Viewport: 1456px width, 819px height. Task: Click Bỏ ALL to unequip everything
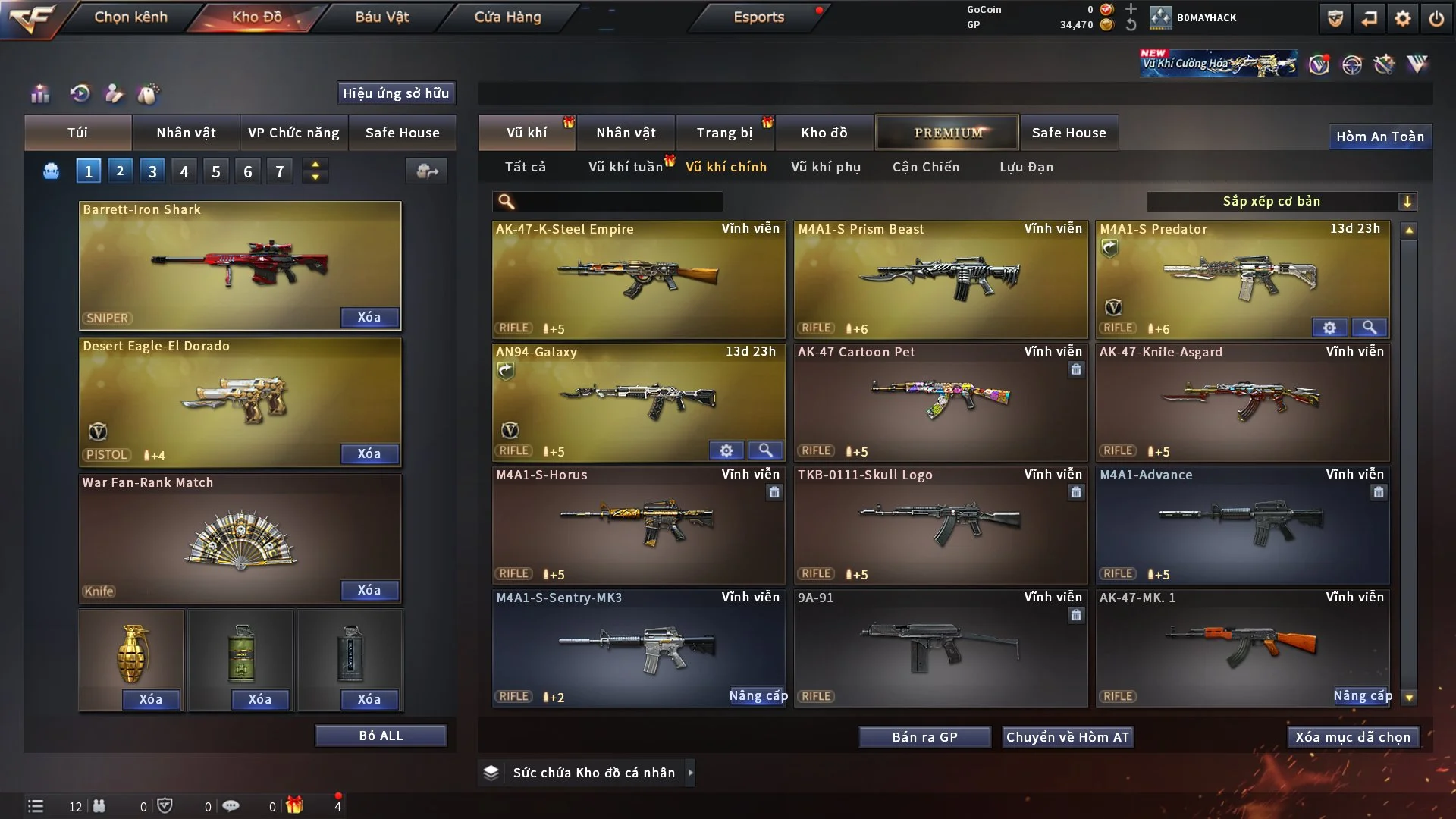(x=381, y=736)
